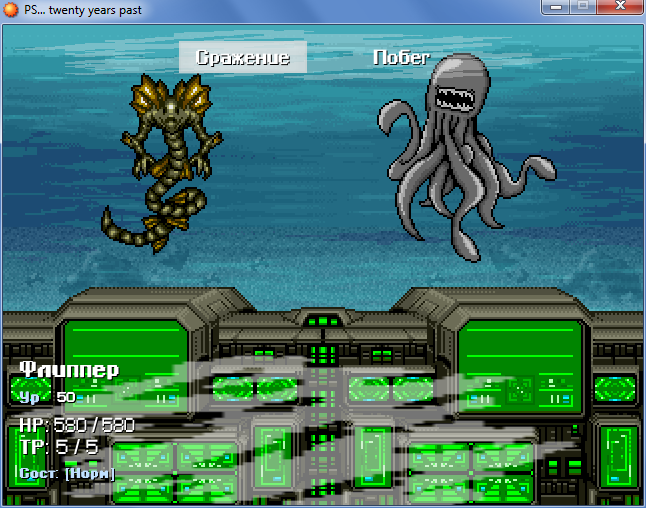646x508 pixels.
Task: Select the Сражение battle command
Action: [243, 58]
